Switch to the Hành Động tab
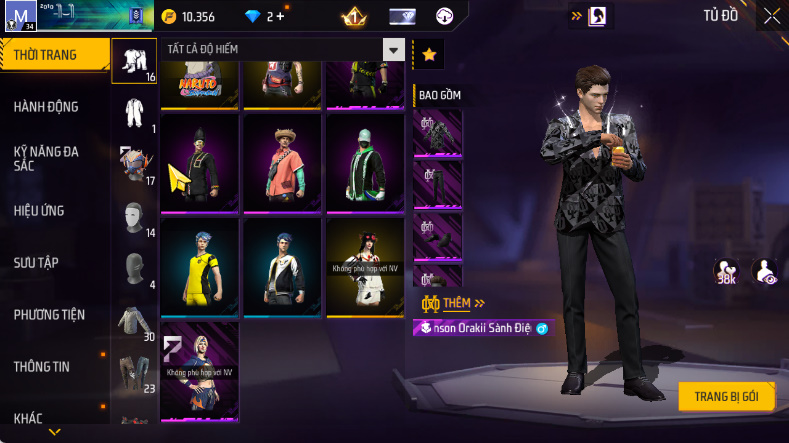Viewport: 789px width, 443px height. (x=46, y=107)
